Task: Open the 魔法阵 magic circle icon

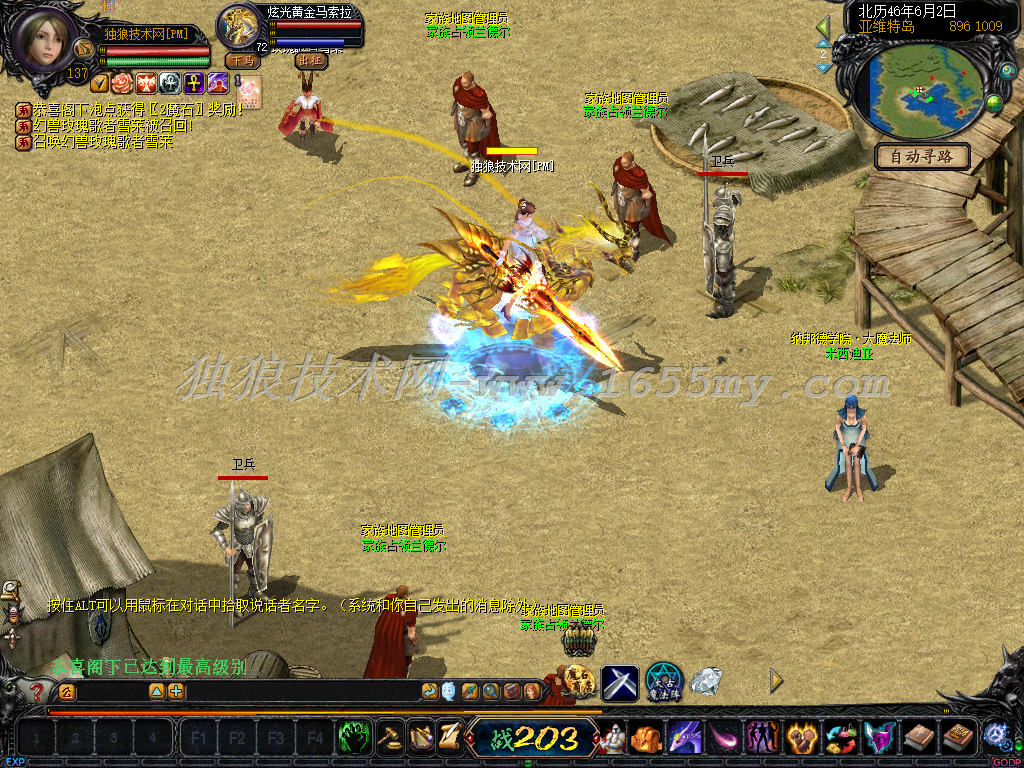Action: coord(663,681)
